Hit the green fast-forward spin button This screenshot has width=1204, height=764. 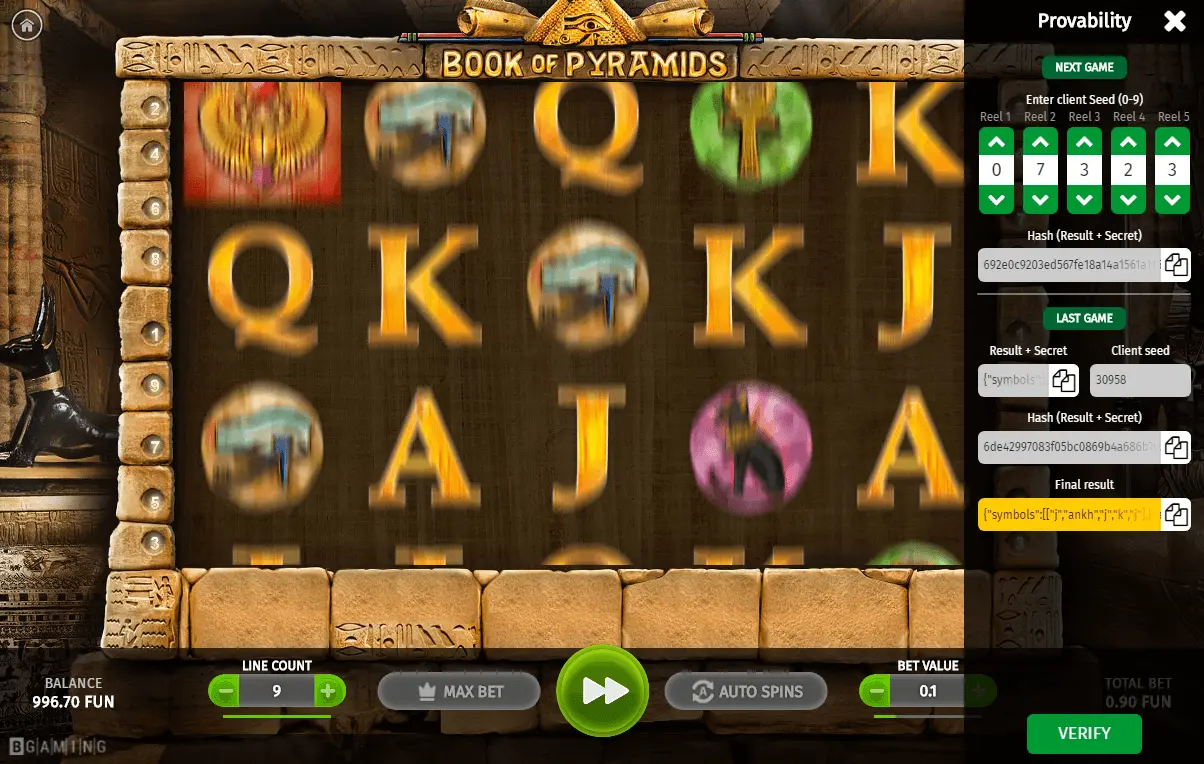(603, 690)
